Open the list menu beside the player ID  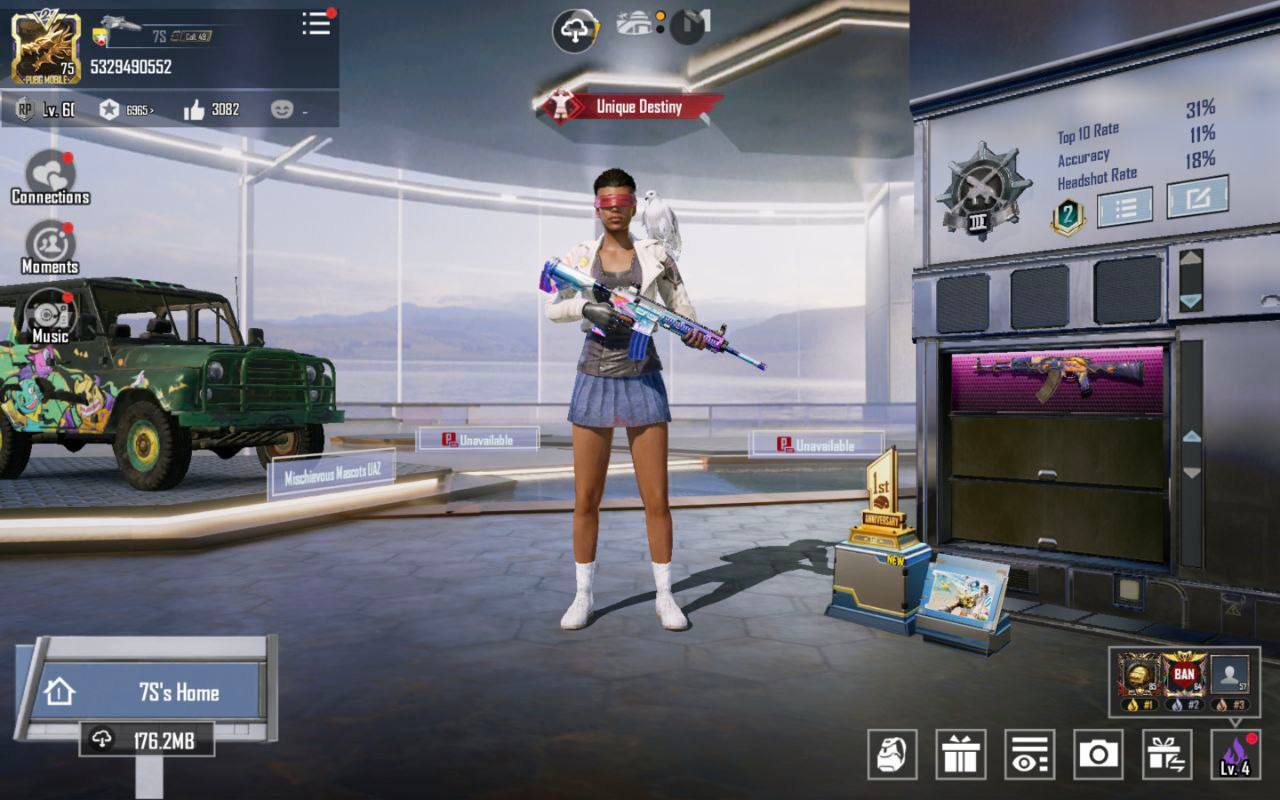click(316, 24)
